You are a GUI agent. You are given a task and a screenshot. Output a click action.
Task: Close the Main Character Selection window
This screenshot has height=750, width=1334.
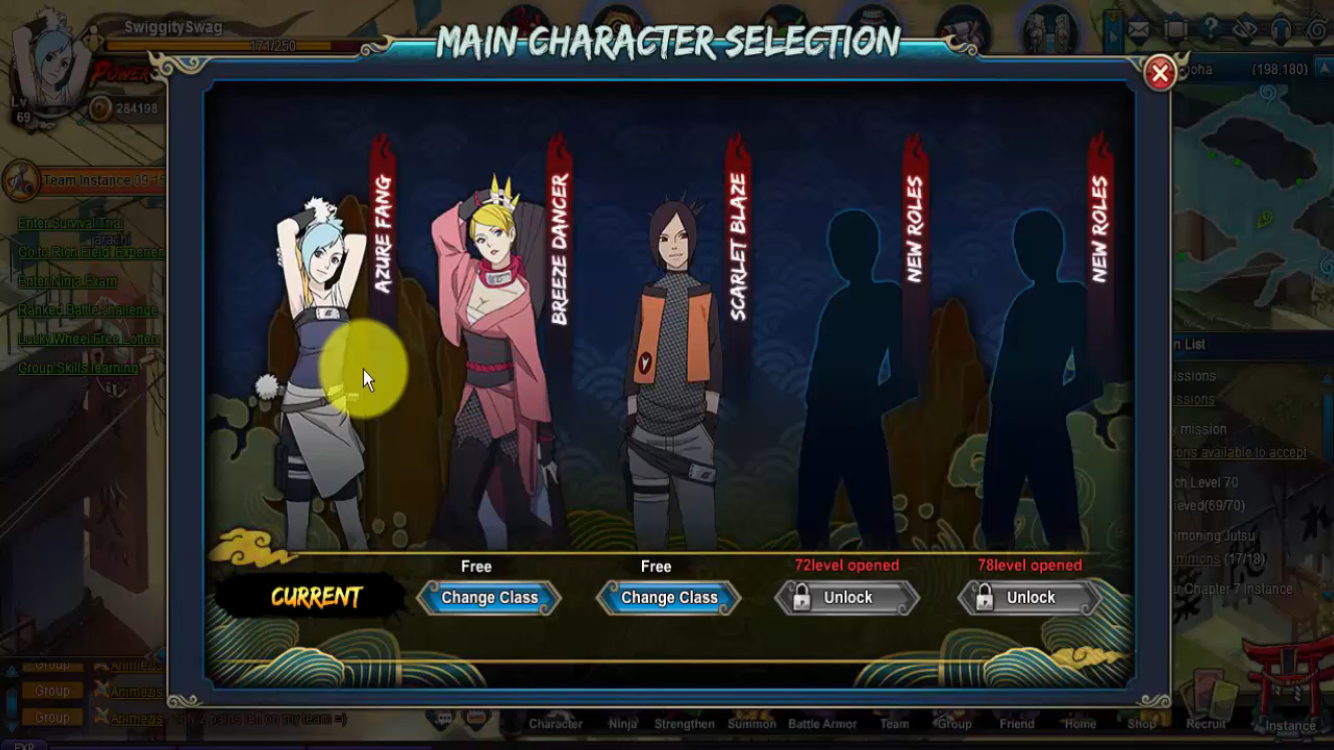tap(1159, 73)
